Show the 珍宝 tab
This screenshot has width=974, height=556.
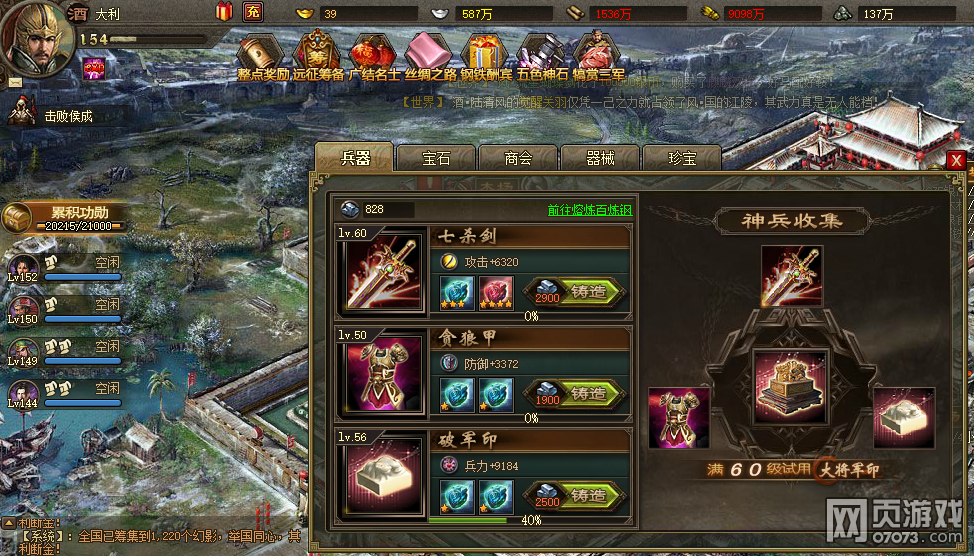[681, 158]
